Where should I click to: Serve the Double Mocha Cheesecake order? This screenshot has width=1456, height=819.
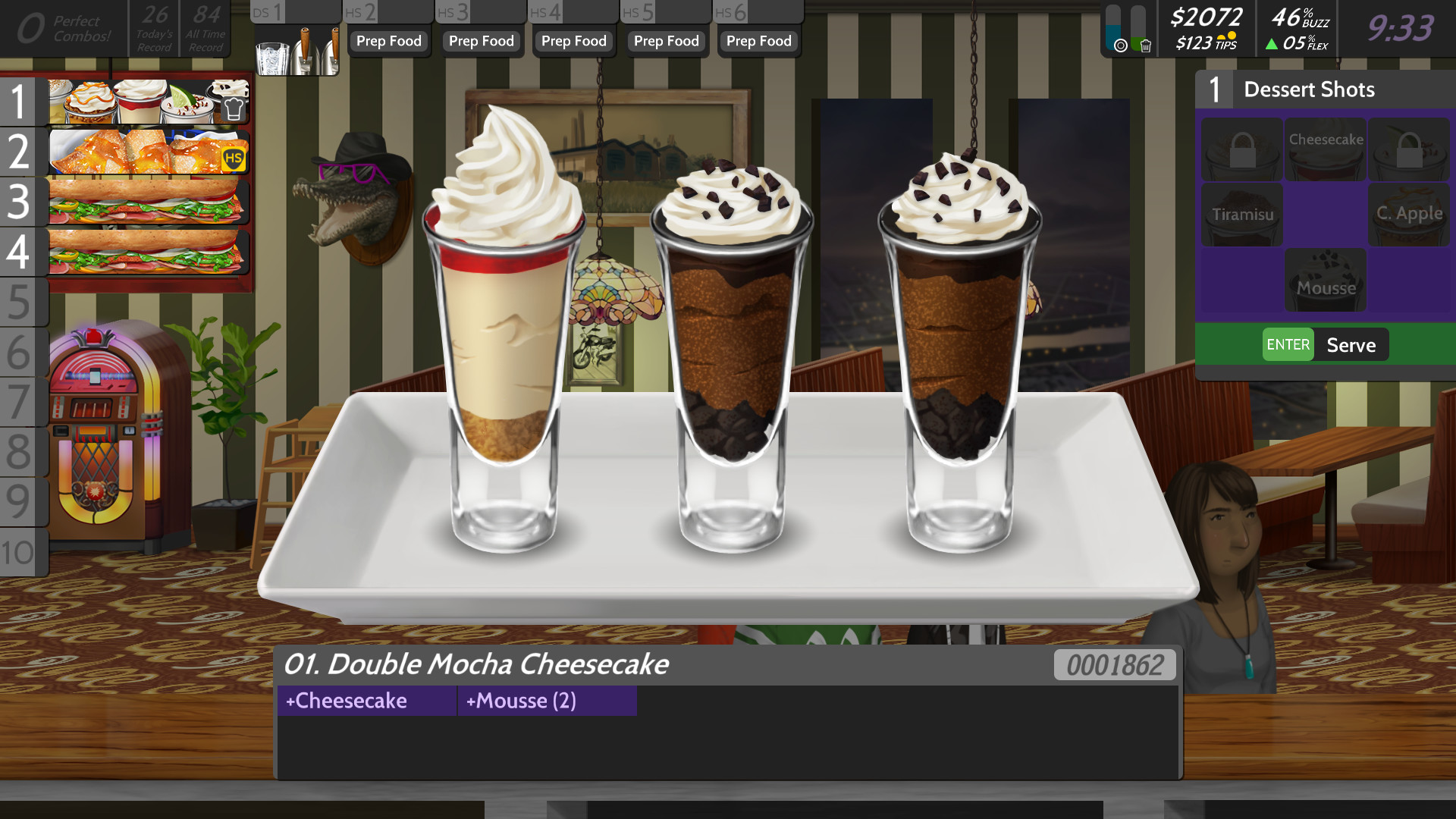click(1325, 345)
